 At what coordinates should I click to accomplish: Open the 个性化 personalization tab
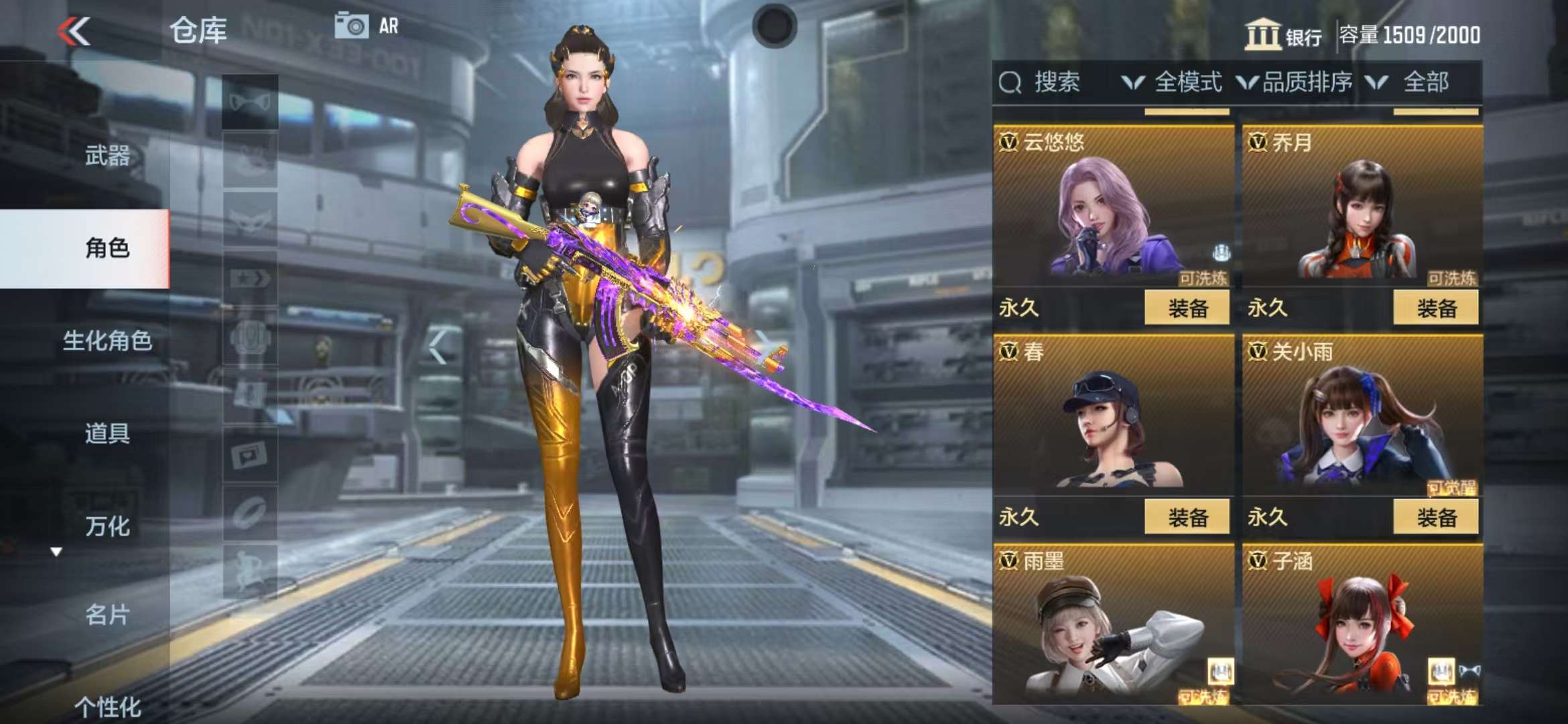107,706
